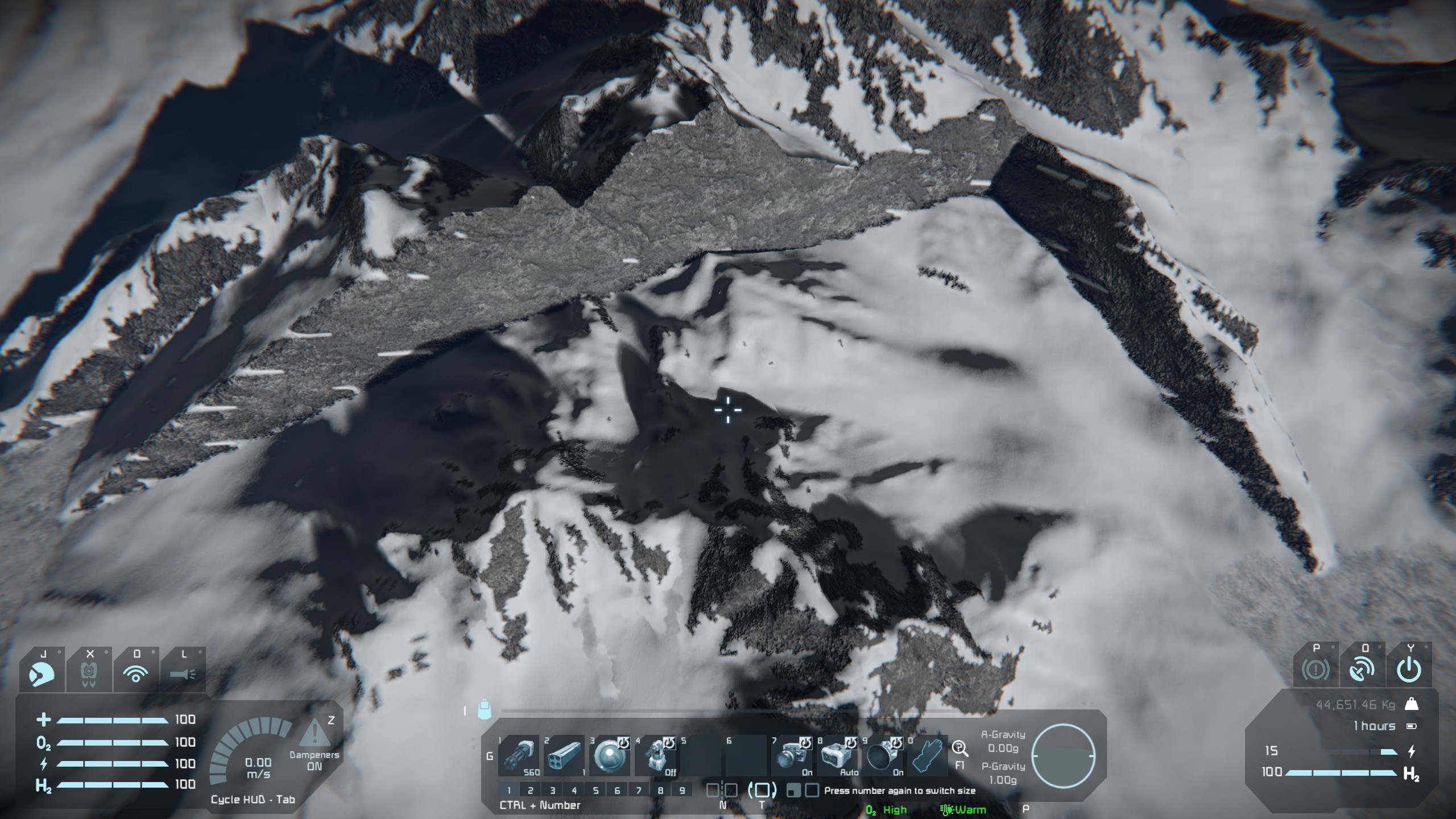Image resolution: width=1456 pixels, height=819 pixels.
Task: Switch to toolbar page 5
Action: point(595,790)
